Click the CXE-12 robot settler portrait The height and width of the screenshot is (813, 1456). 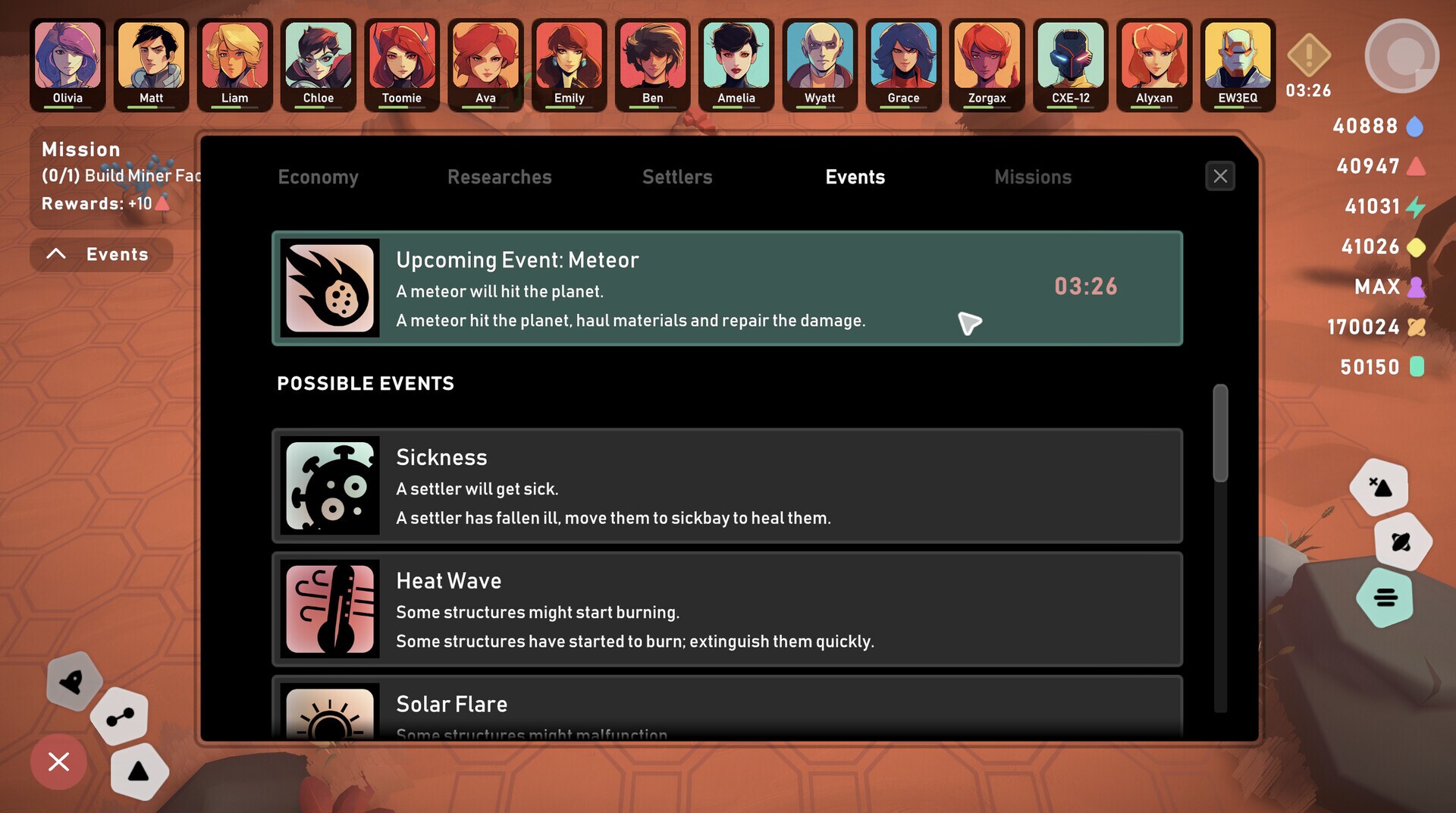[1070, 58]
